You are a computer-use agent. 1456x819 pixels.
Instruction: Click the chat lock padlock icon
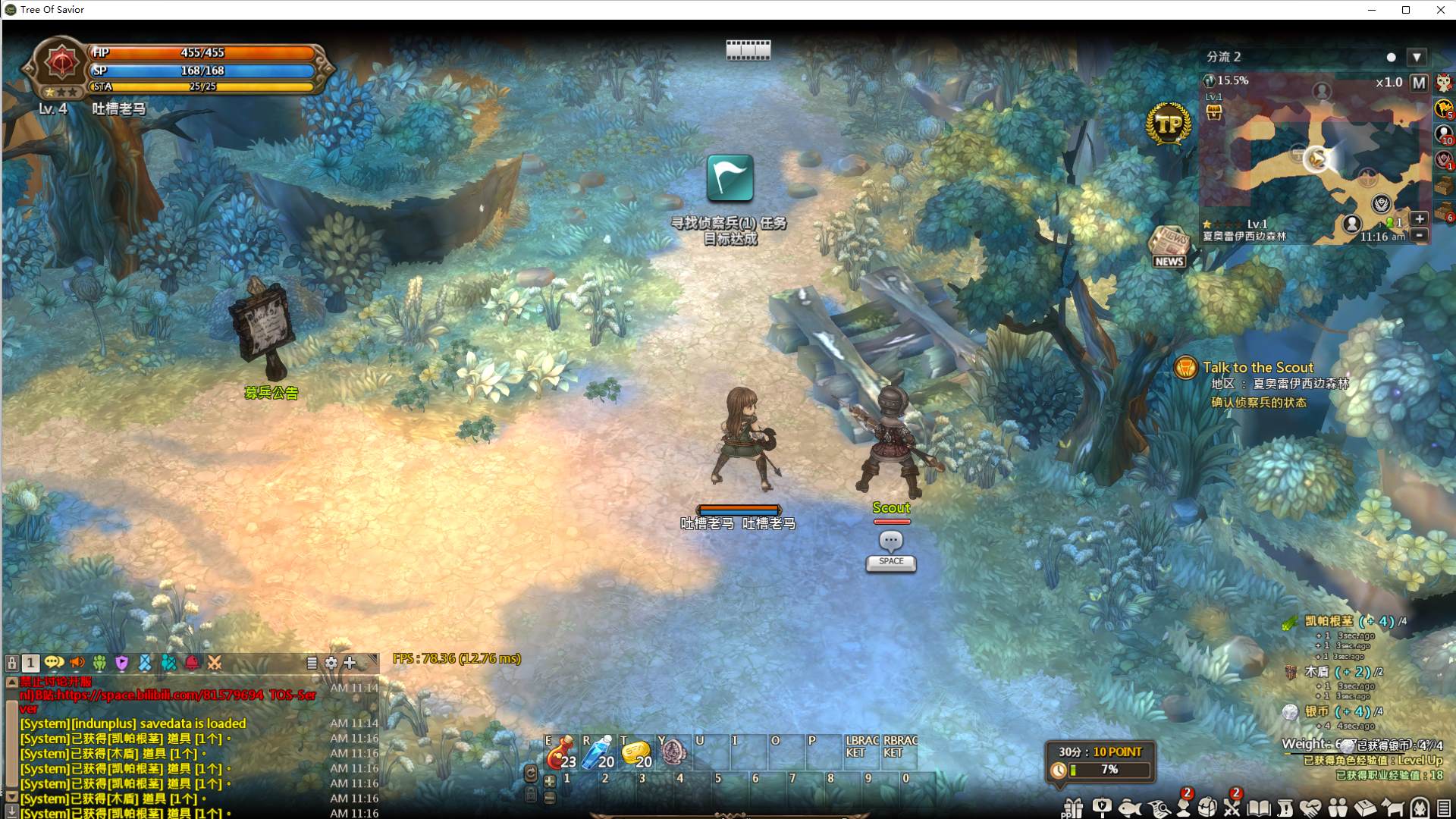(x=12, y=663)
